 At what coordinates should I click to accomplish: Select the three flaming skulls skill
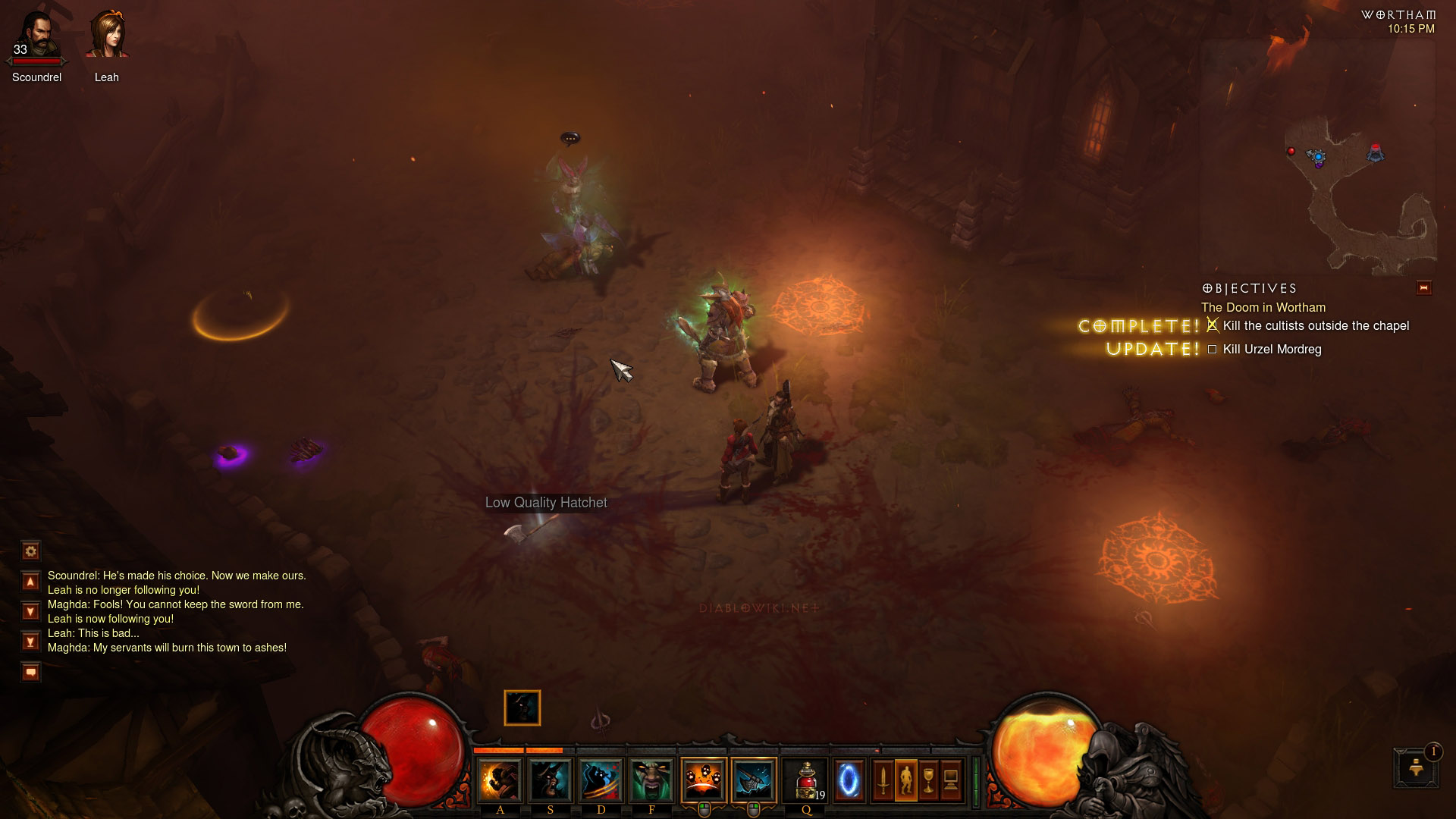[703, 780]
